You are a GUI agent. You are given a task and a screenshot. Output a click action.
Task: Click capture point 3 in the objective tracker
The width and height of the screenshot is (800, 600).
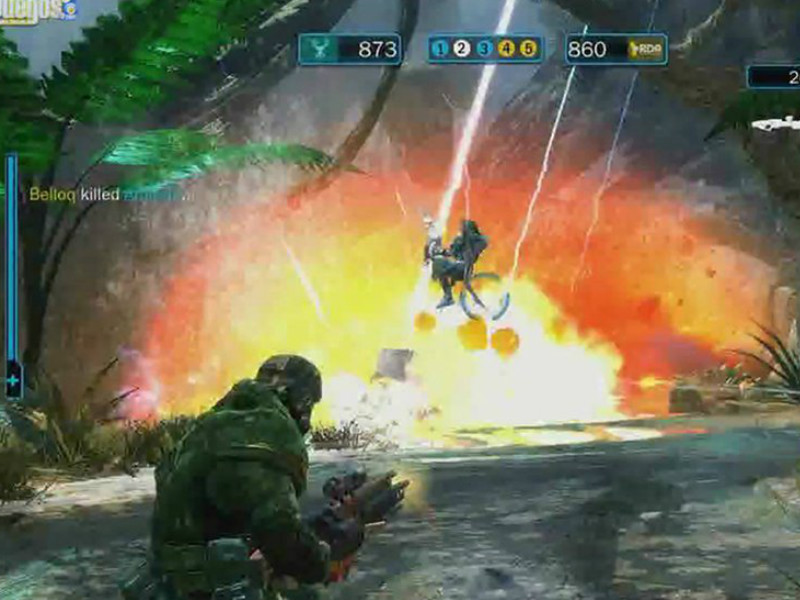(x=484, y=48)
